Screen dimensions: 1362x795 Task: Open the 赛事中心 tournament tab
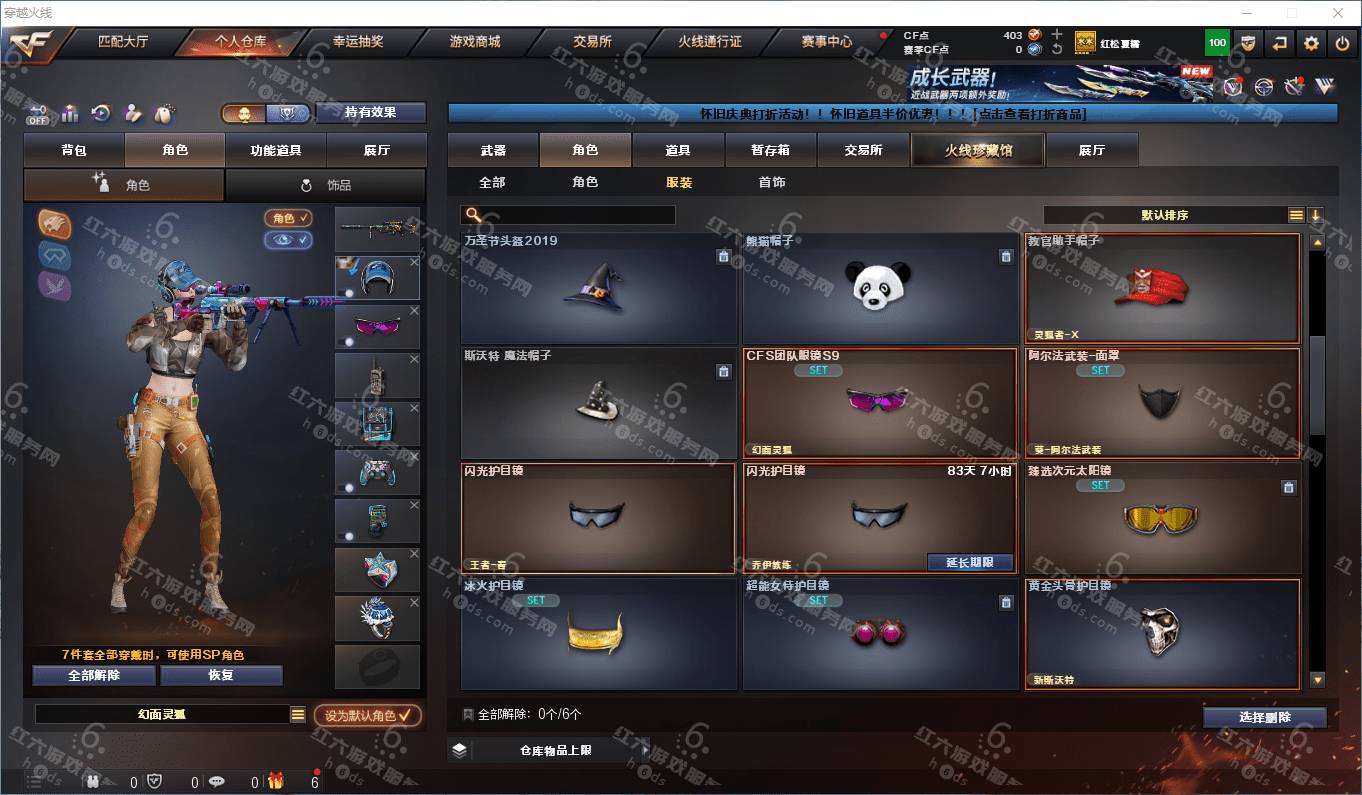coord(826,42)
